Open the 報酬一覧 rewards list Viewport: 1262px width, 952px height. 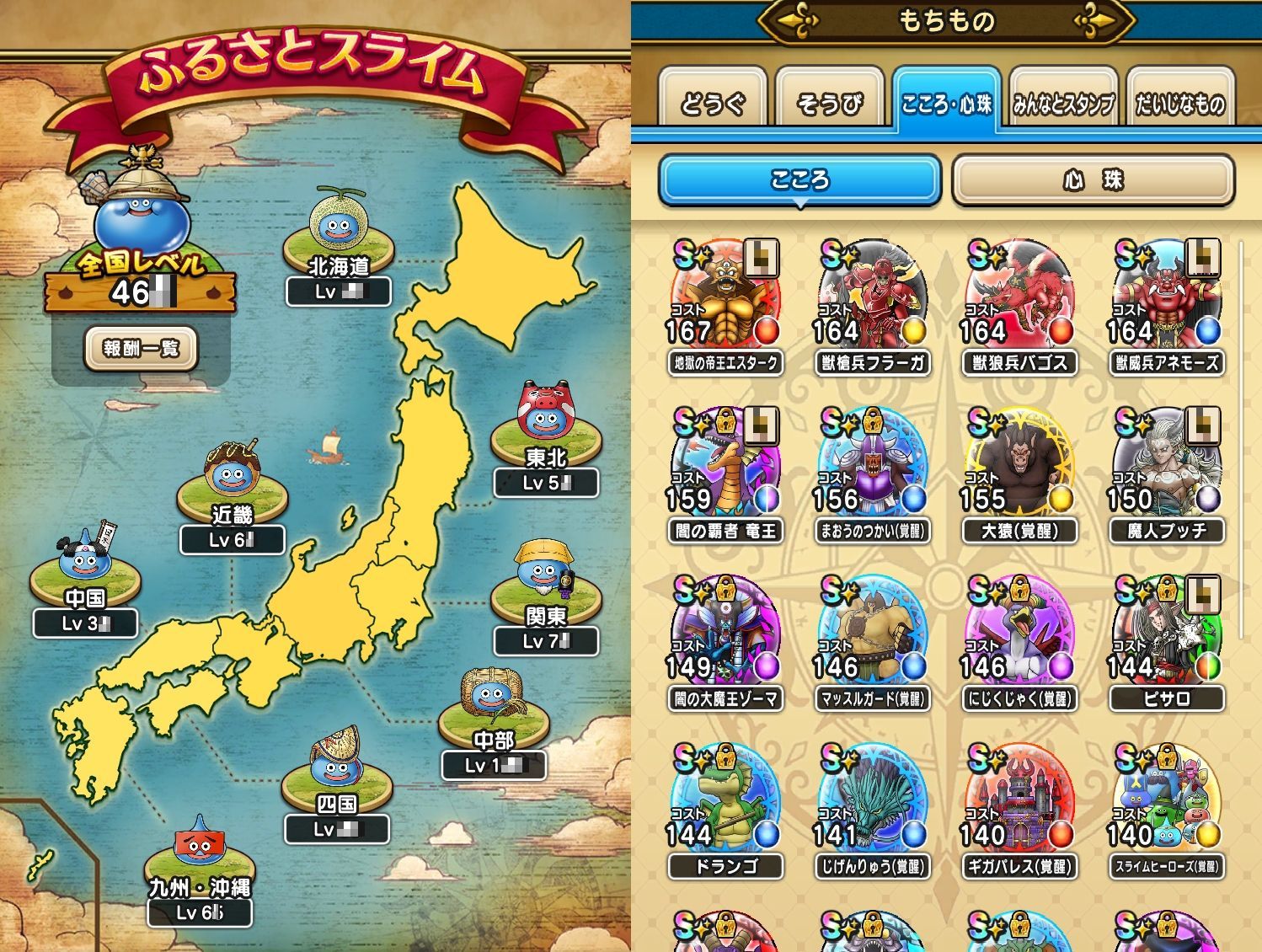click(x=141, y=348)
